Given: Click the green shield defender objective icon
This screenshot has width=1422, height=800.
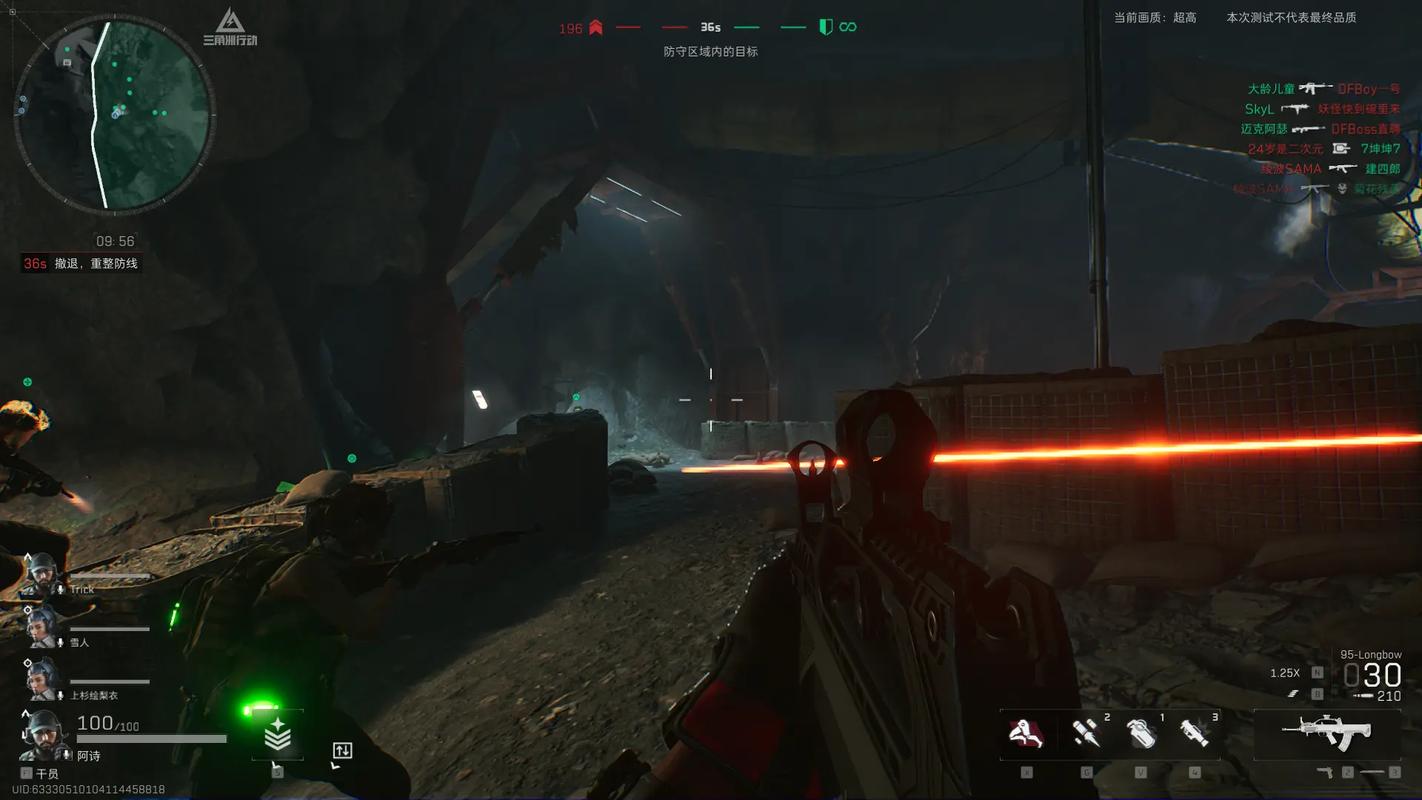Looking at the screenshot, I should point(825,28).
